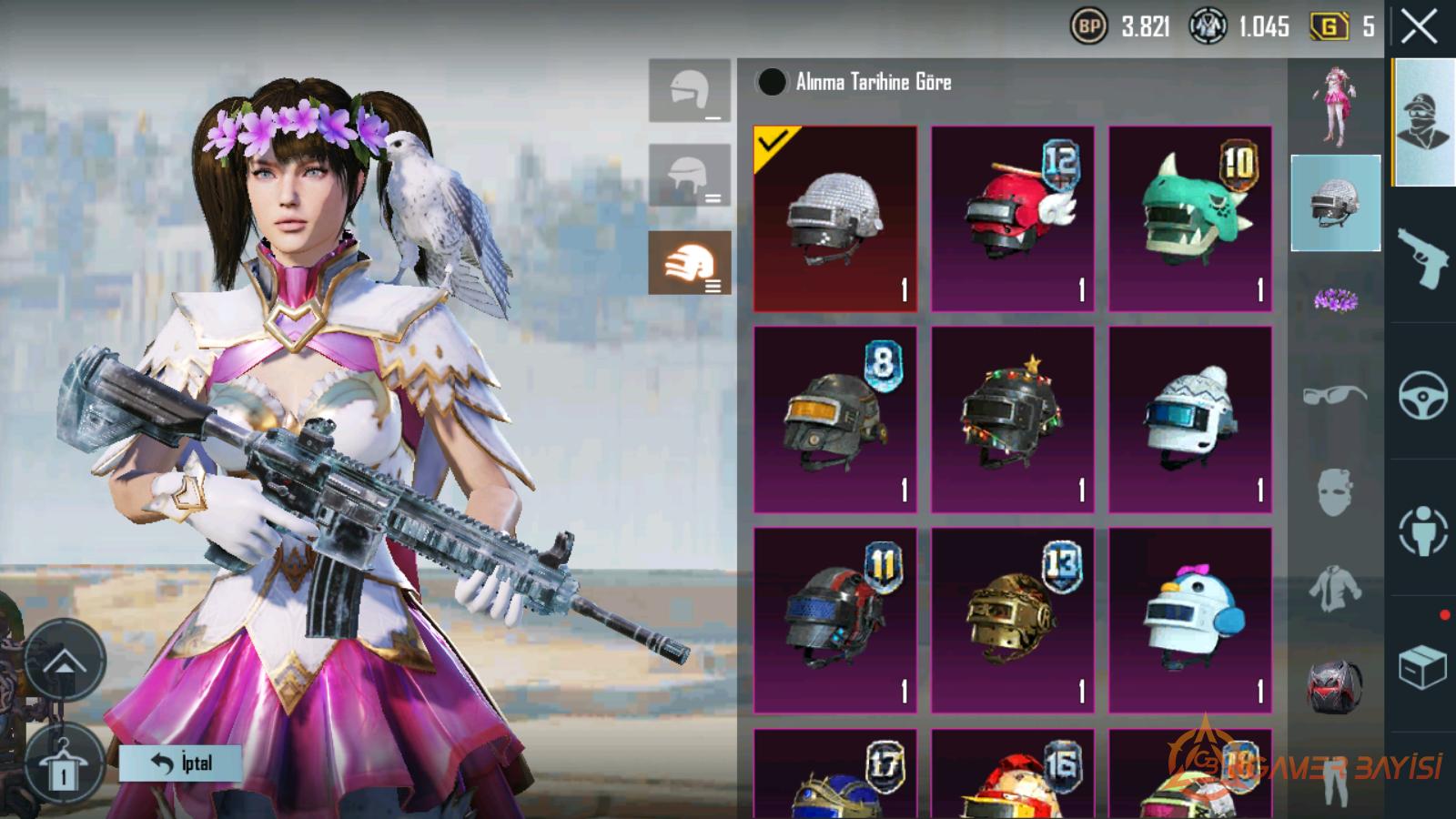Select the Christmas lights helmet skin
Viewport: 1456px width, 819px height.
[1012, 420]
